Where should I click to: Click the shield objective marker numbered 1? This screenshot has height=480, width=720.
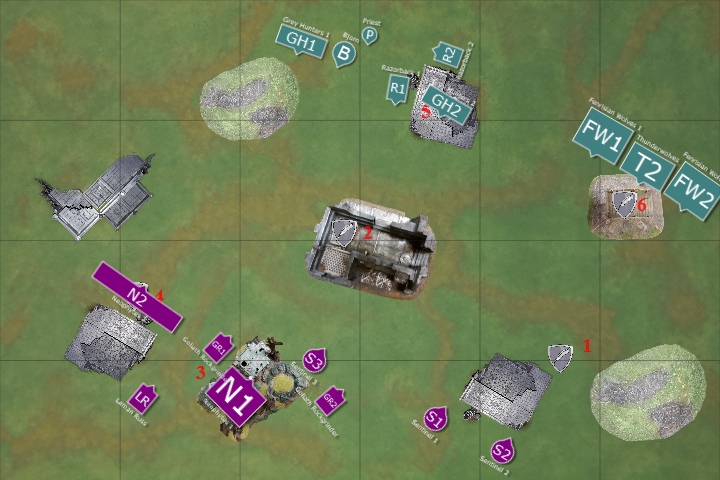click(x=560, y=356)
